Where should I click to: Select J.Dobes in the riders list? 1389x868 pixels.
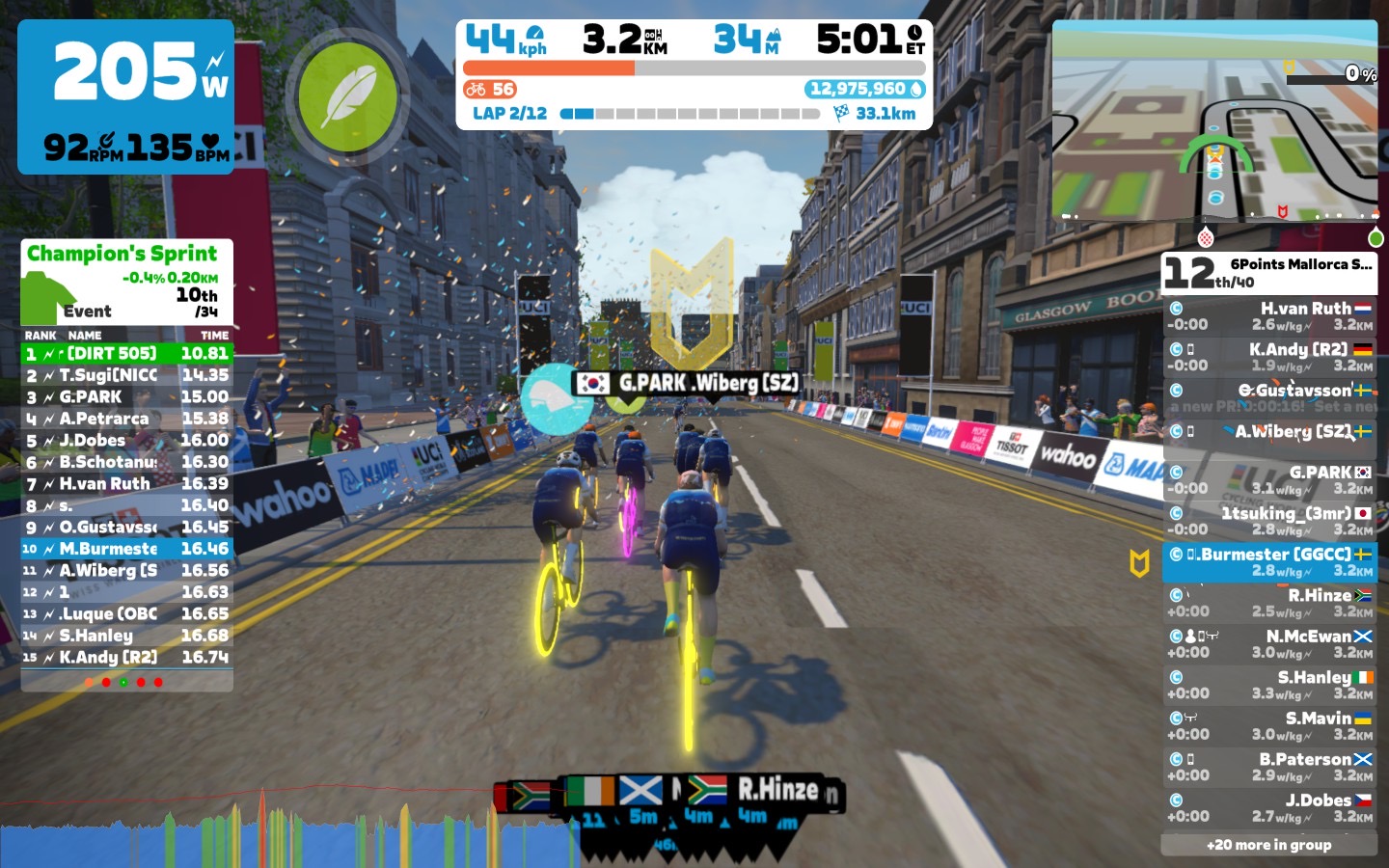(x=1268, y=807)
